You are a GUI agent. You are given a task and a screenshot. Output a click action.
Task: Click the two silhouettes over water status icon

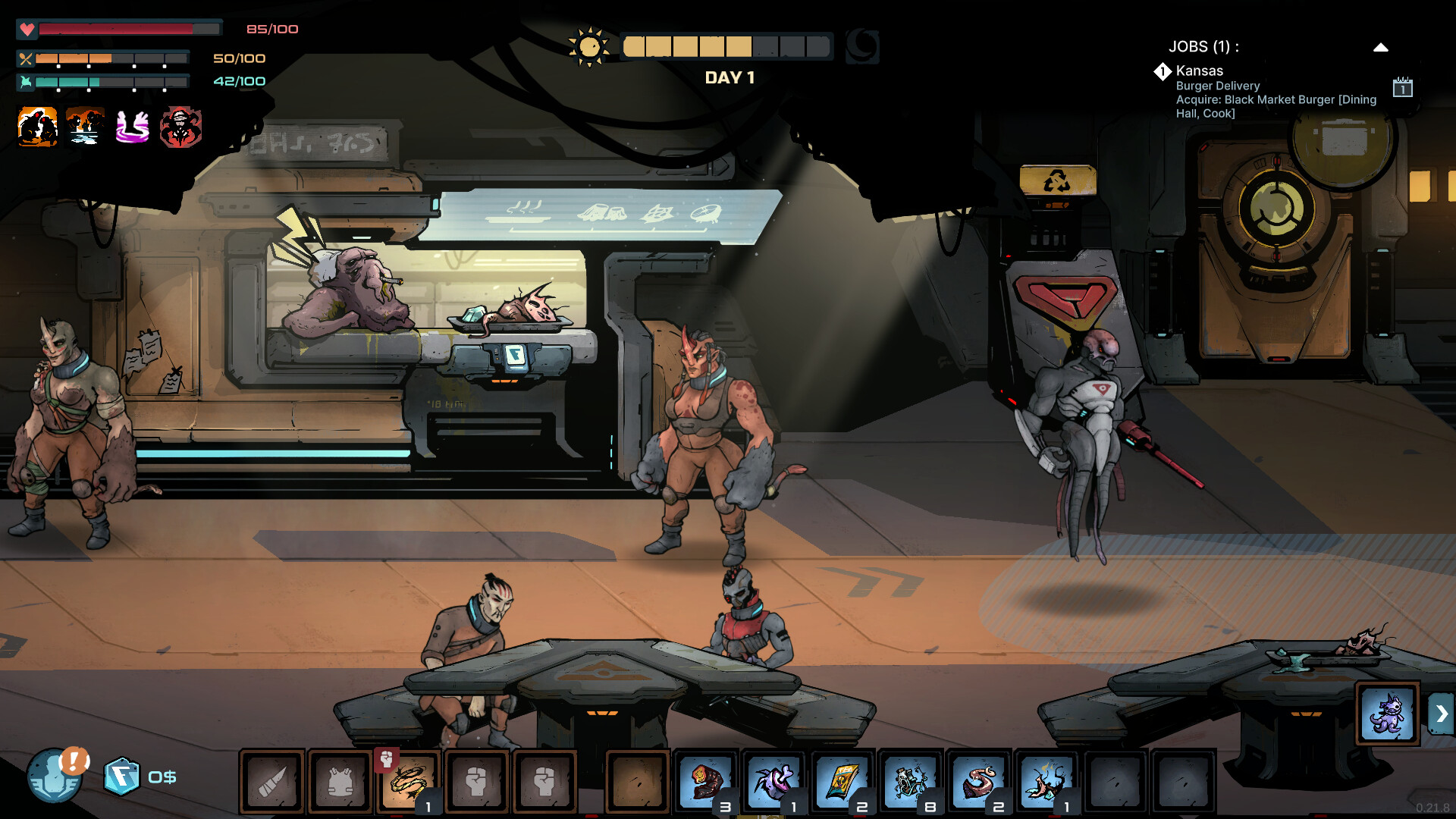click(85, 127)
